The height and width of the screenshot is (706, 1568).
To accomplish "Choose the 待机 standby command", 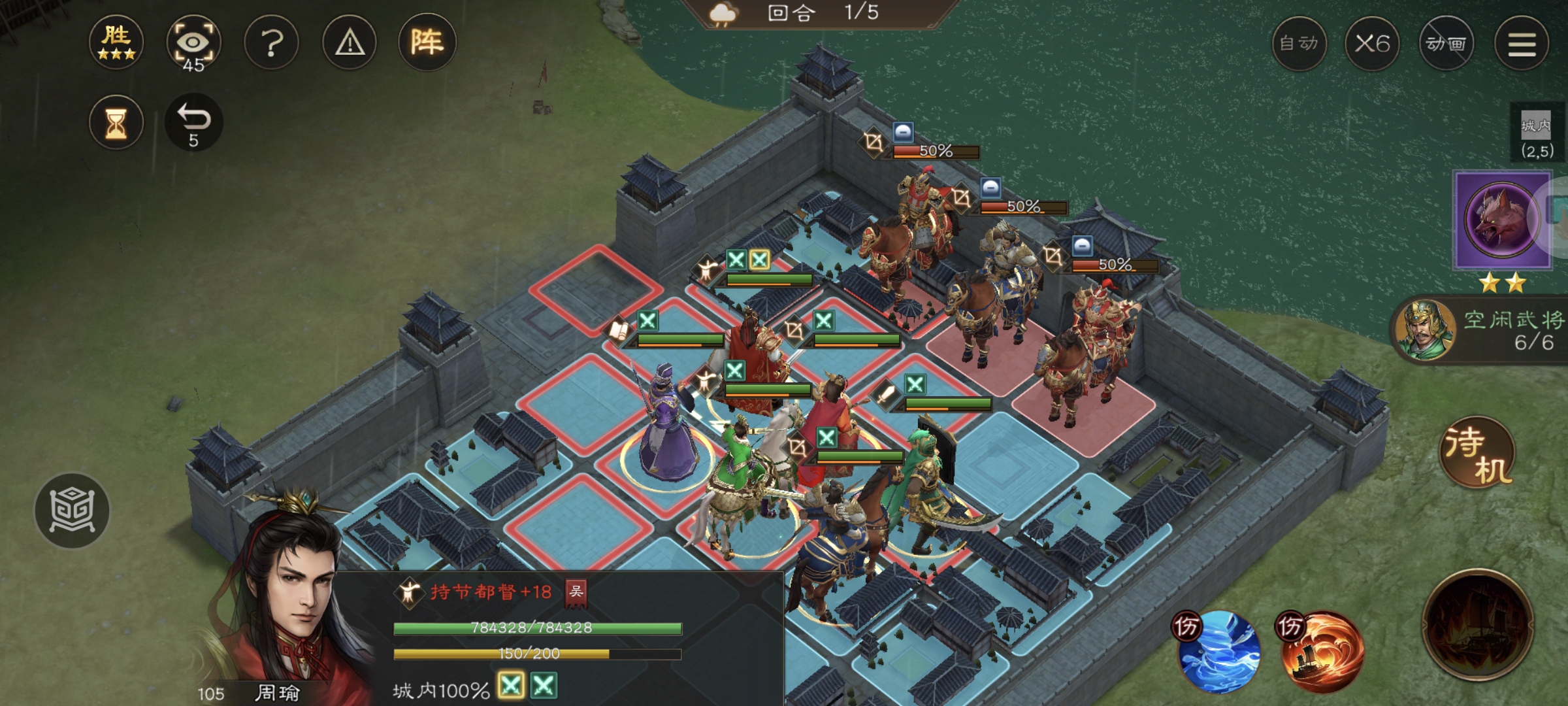I will tap(1477, 453).
